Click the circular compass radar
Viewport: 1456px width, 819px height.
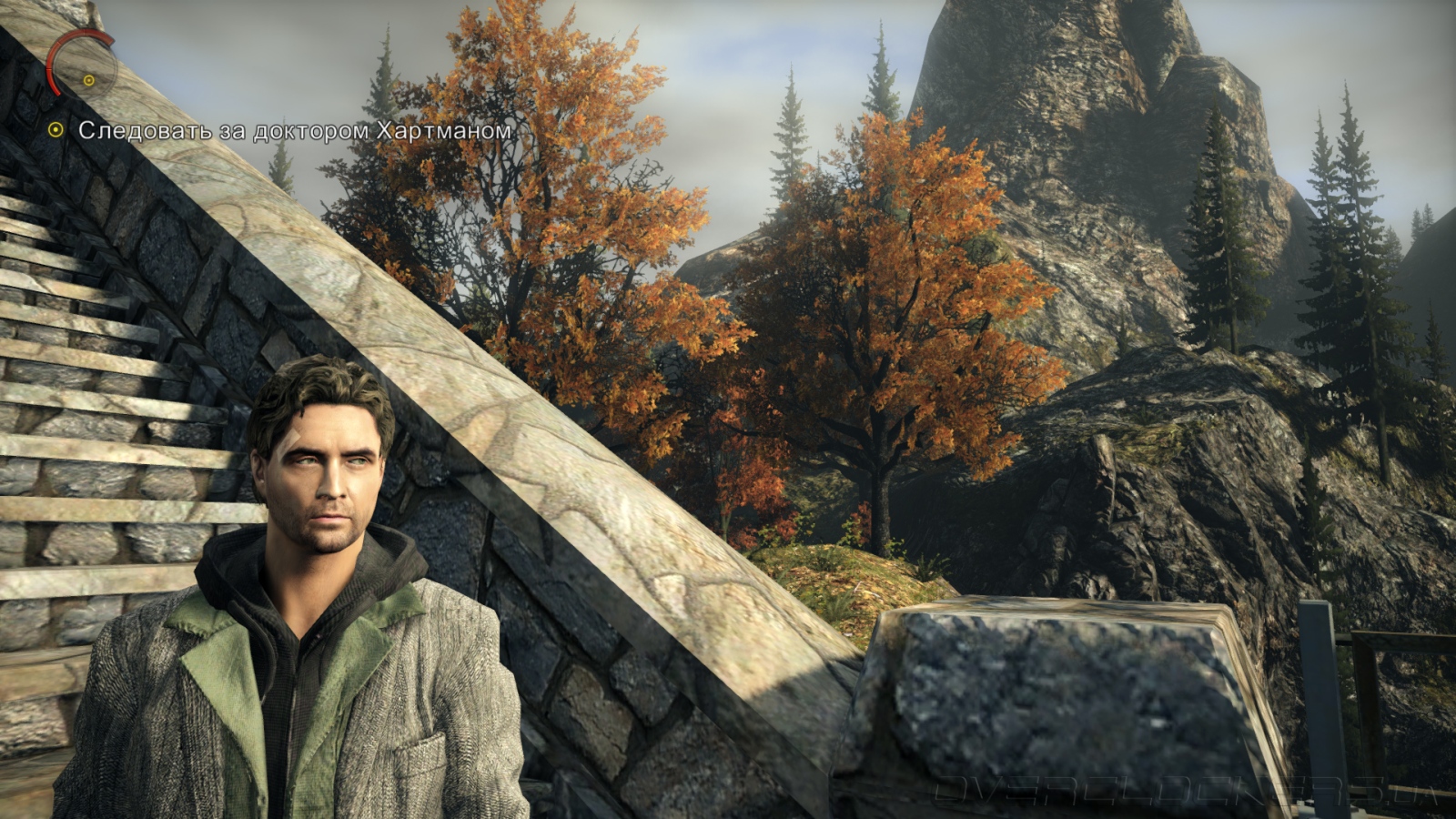(x=82, y=65)
